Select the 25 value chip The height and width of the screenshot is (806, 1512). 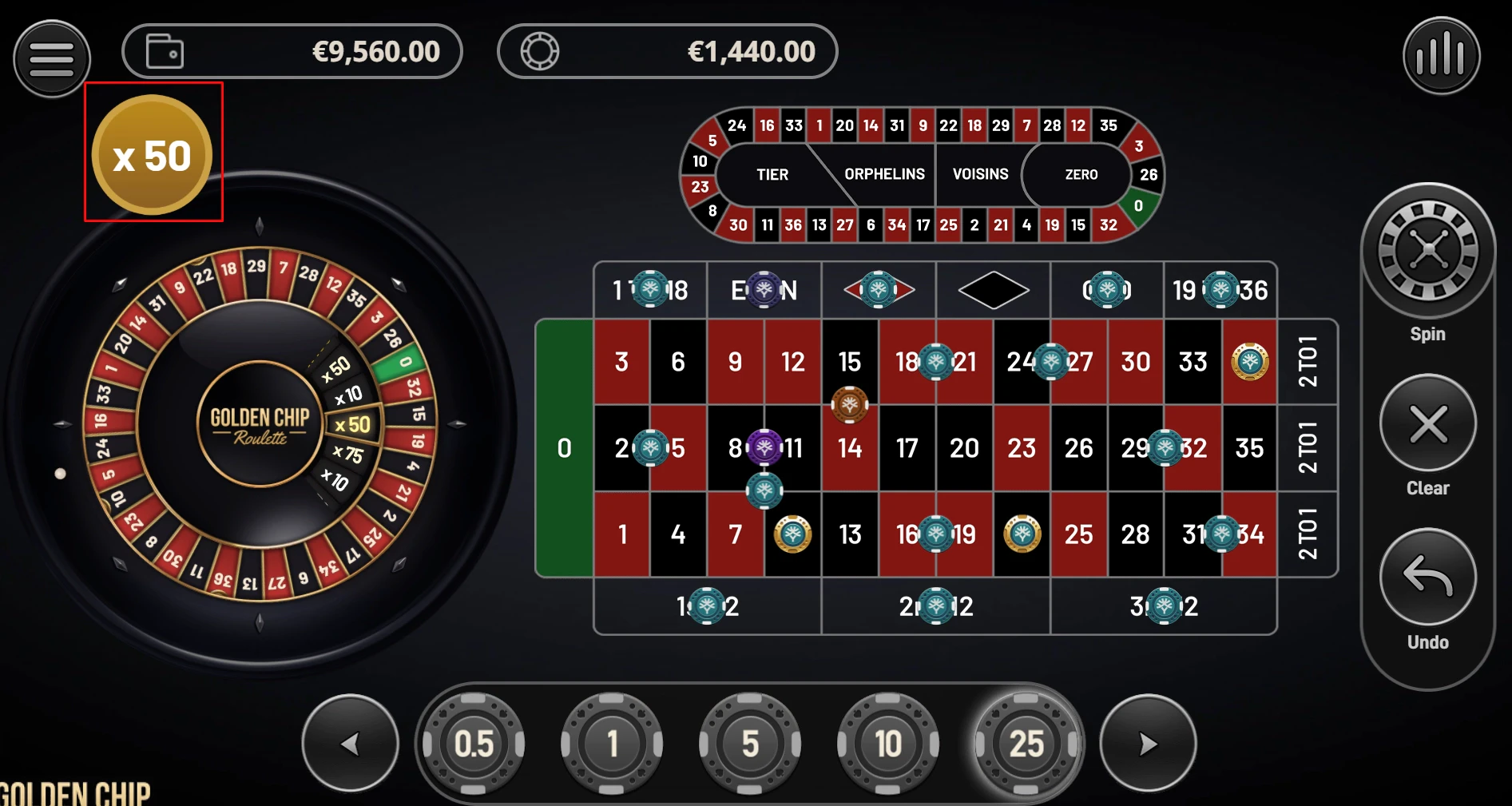pyautogui.click(x=1026, y=742)
